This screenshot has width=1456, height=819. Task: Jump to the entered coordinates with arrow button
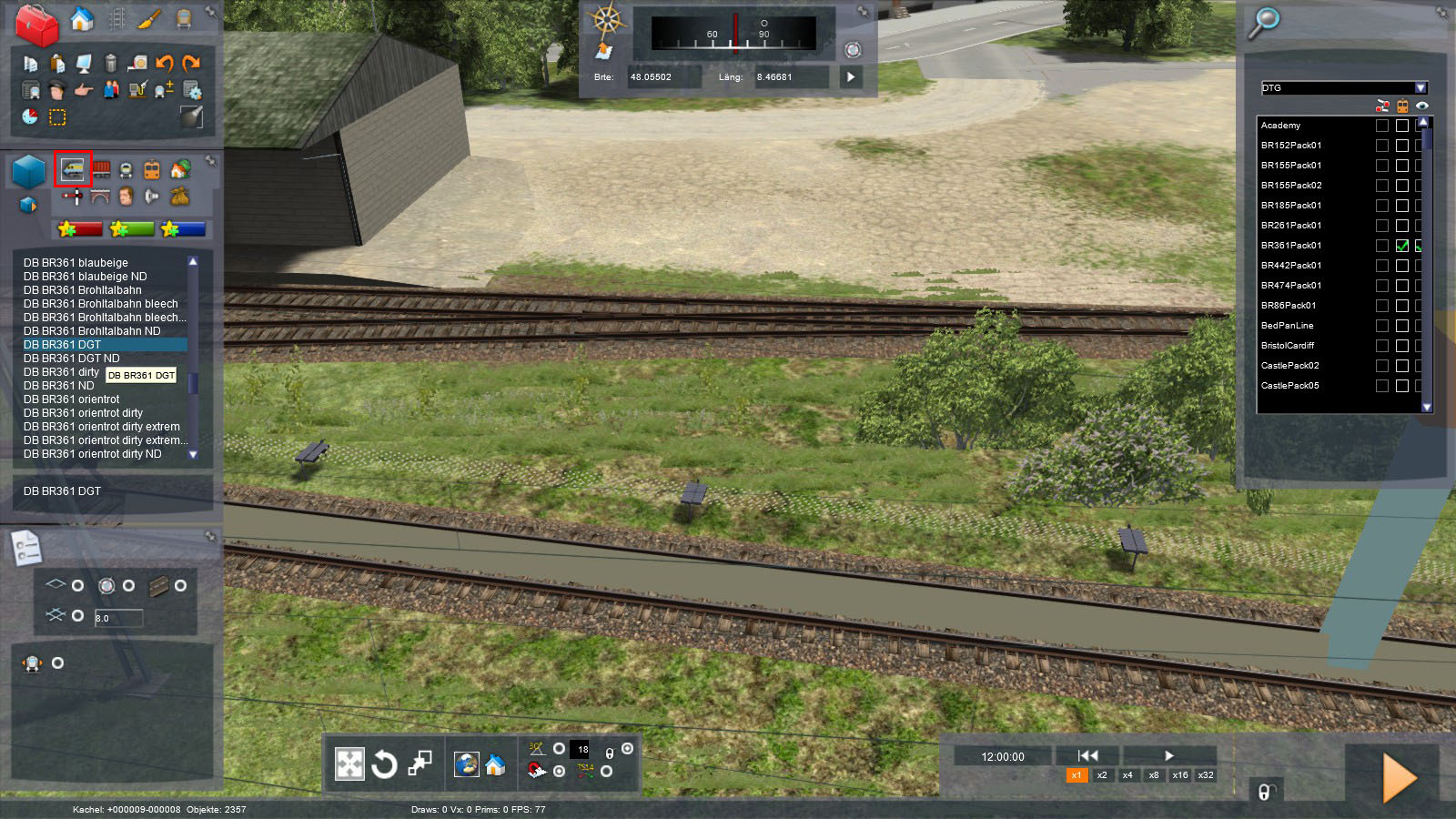coord(851,77)
